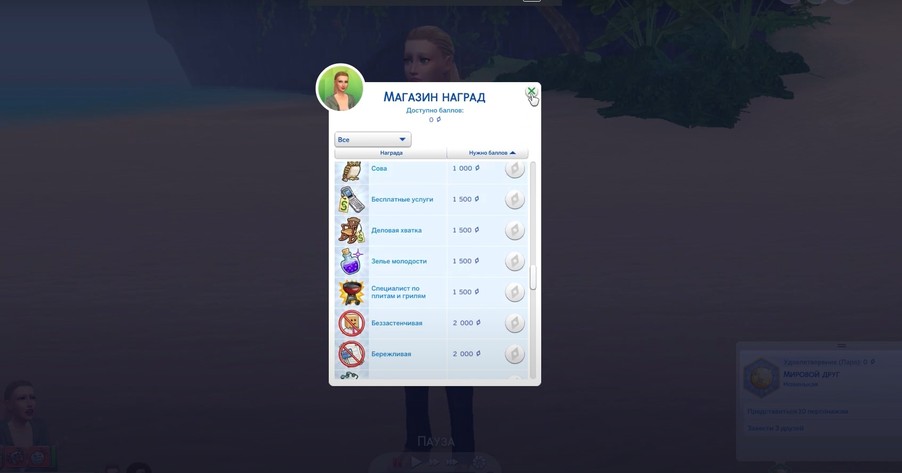Purchase the Бесплатные услуги reward
This screenshot has height=473, width=902.
514,200
